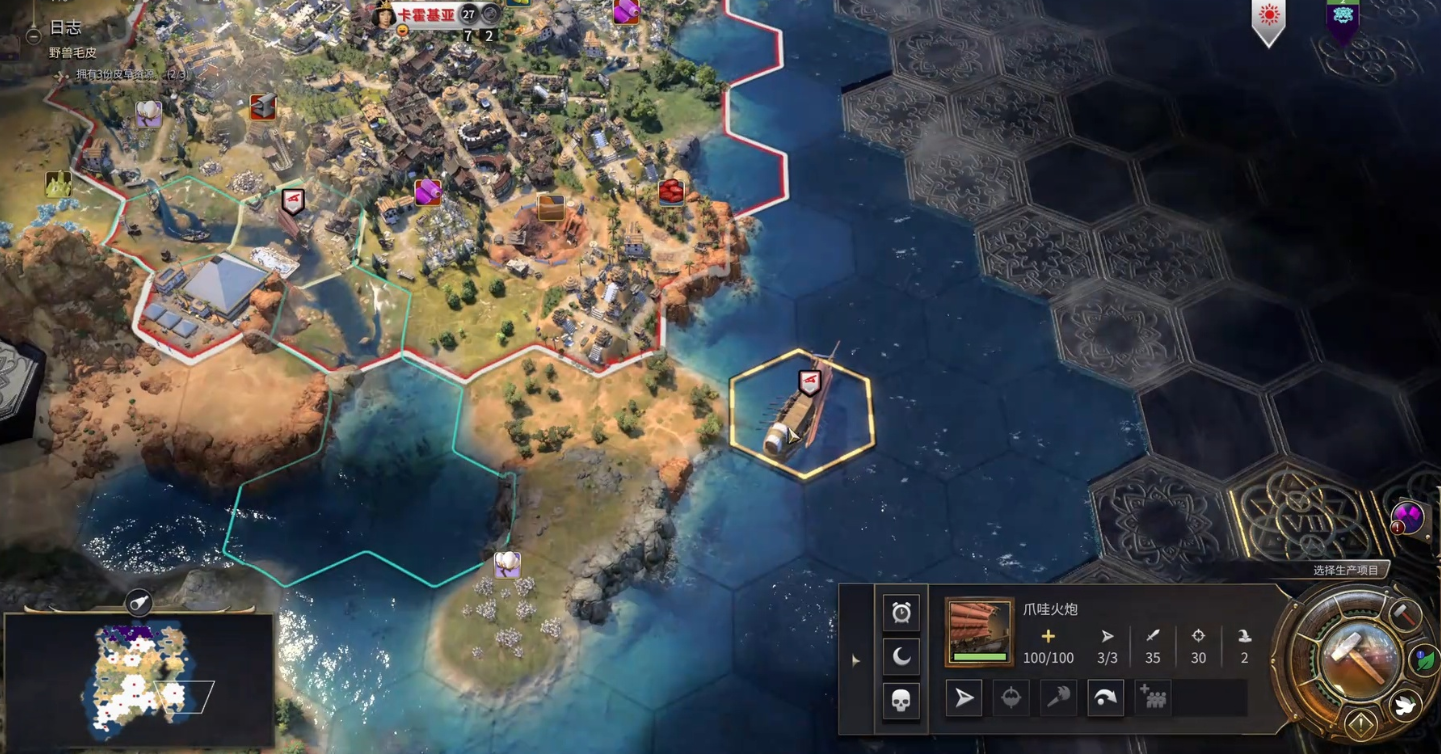Expand the unit panel side arrow
Viewport: 1441px width, 754px height.
855,660
